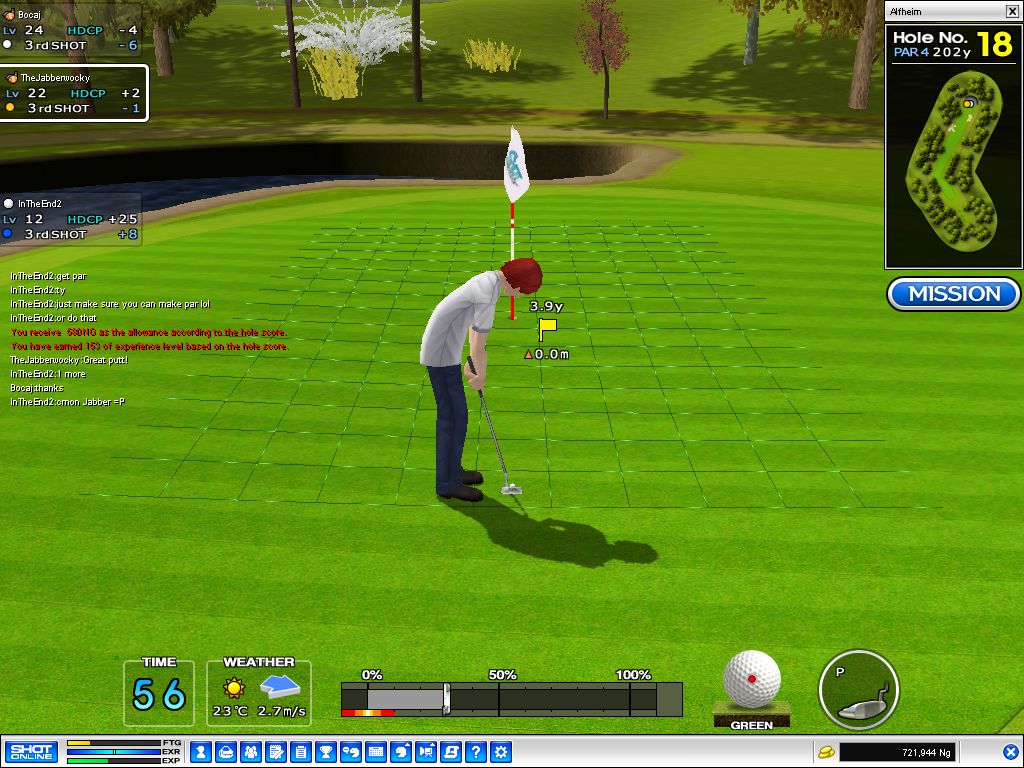Select the putter club icon
The height and width of the screenshot is (768, 1024).
point(858,692)
